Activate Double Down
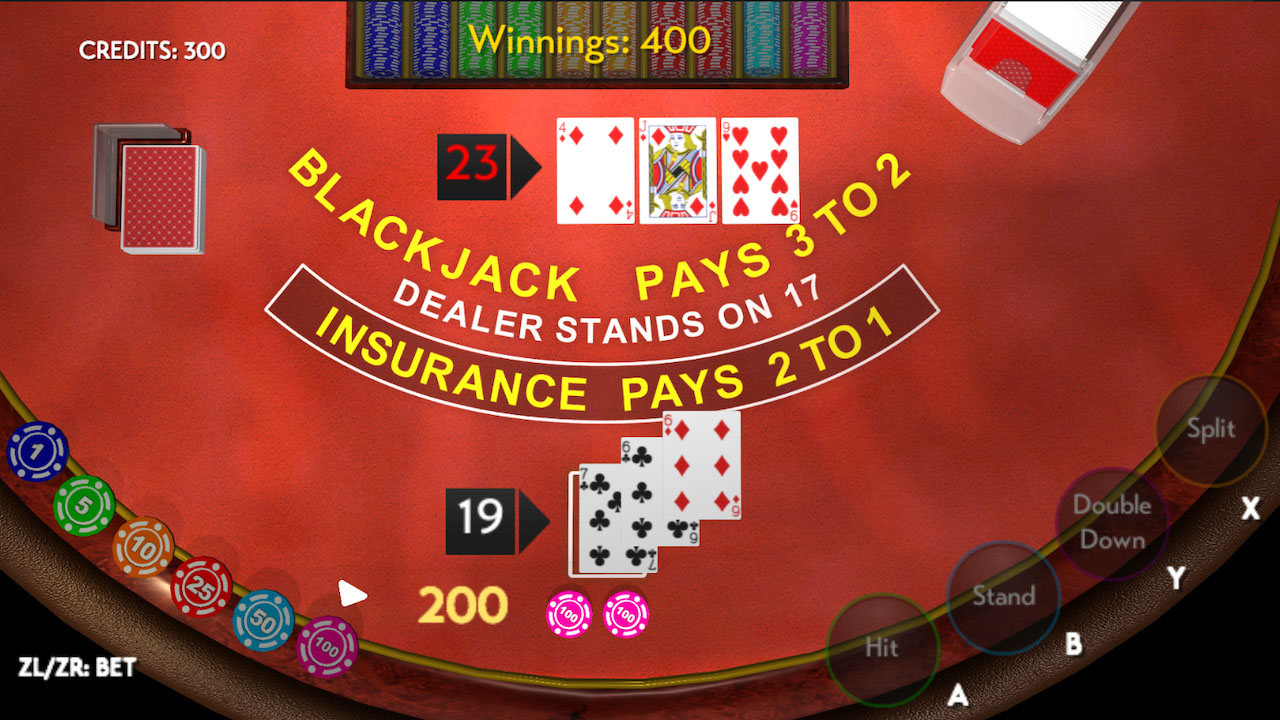This screenshot has width=1280, height=720. click(1110, 522)
